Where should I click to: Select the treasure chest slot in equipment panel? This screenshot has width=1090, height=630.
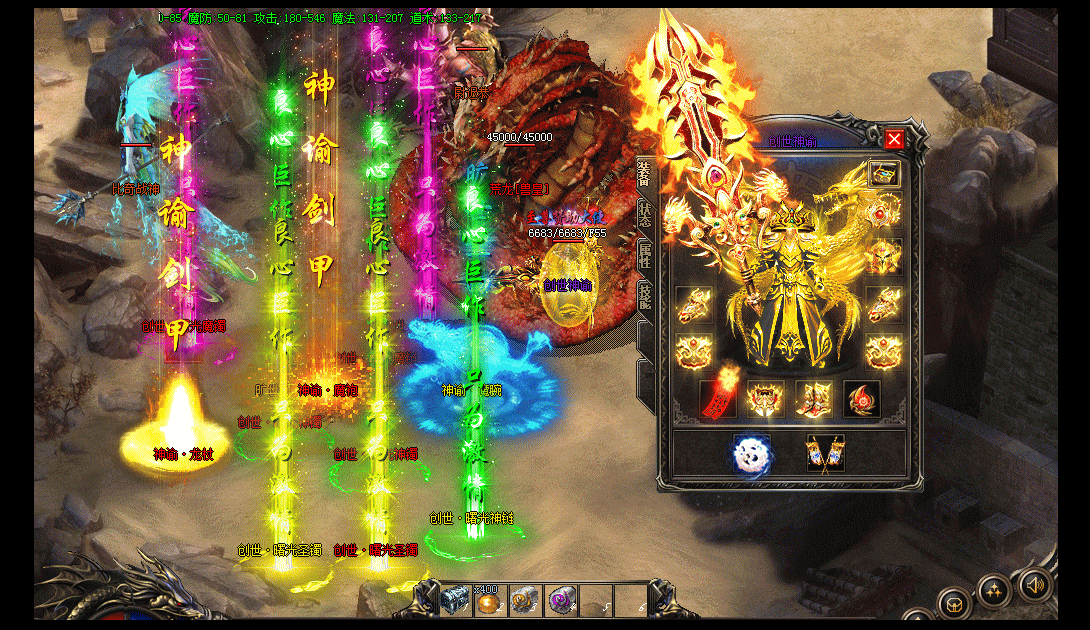point(884,174)
